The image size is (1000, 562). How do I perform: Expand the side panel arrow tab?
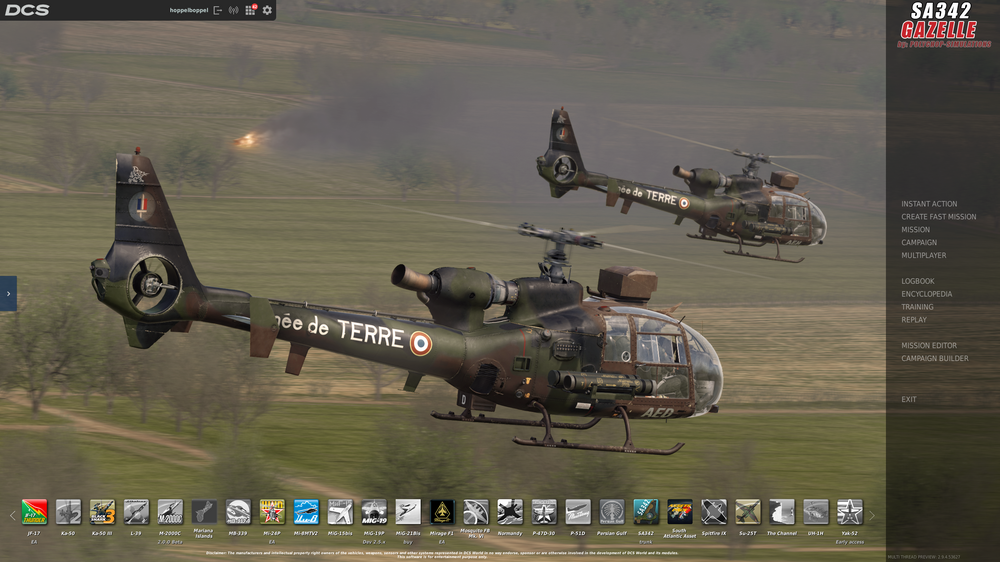click(x=8, y=293)
